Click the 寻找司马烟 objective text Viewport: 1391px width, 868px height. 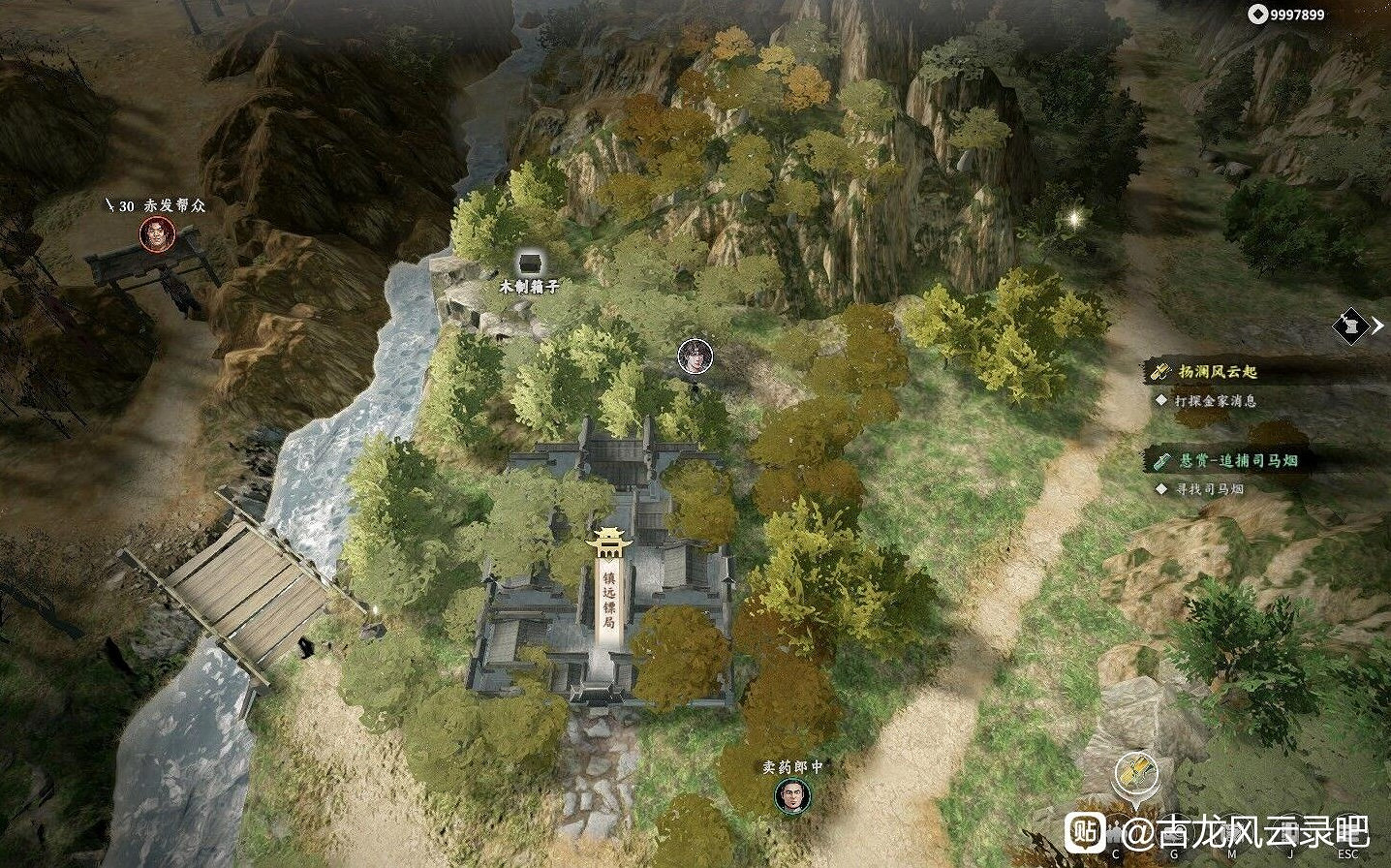click(x=1209, y=489)
